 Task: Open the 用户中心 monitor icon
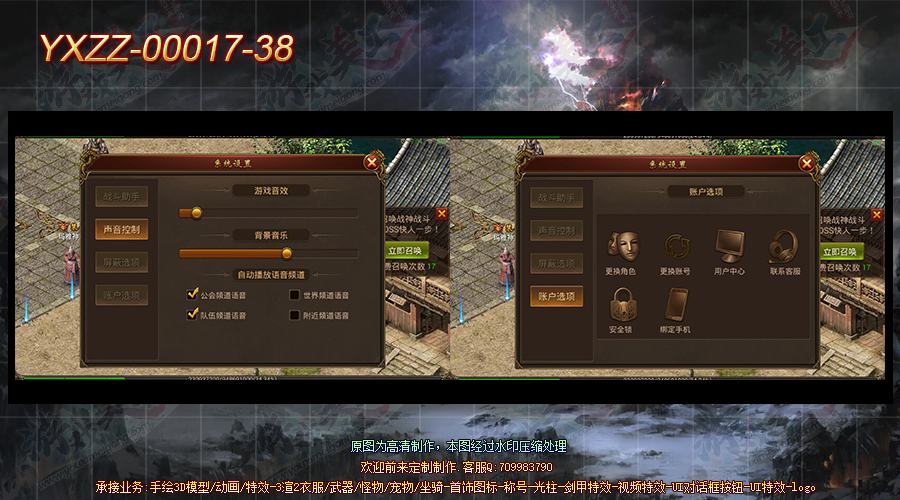pos(729,246)
